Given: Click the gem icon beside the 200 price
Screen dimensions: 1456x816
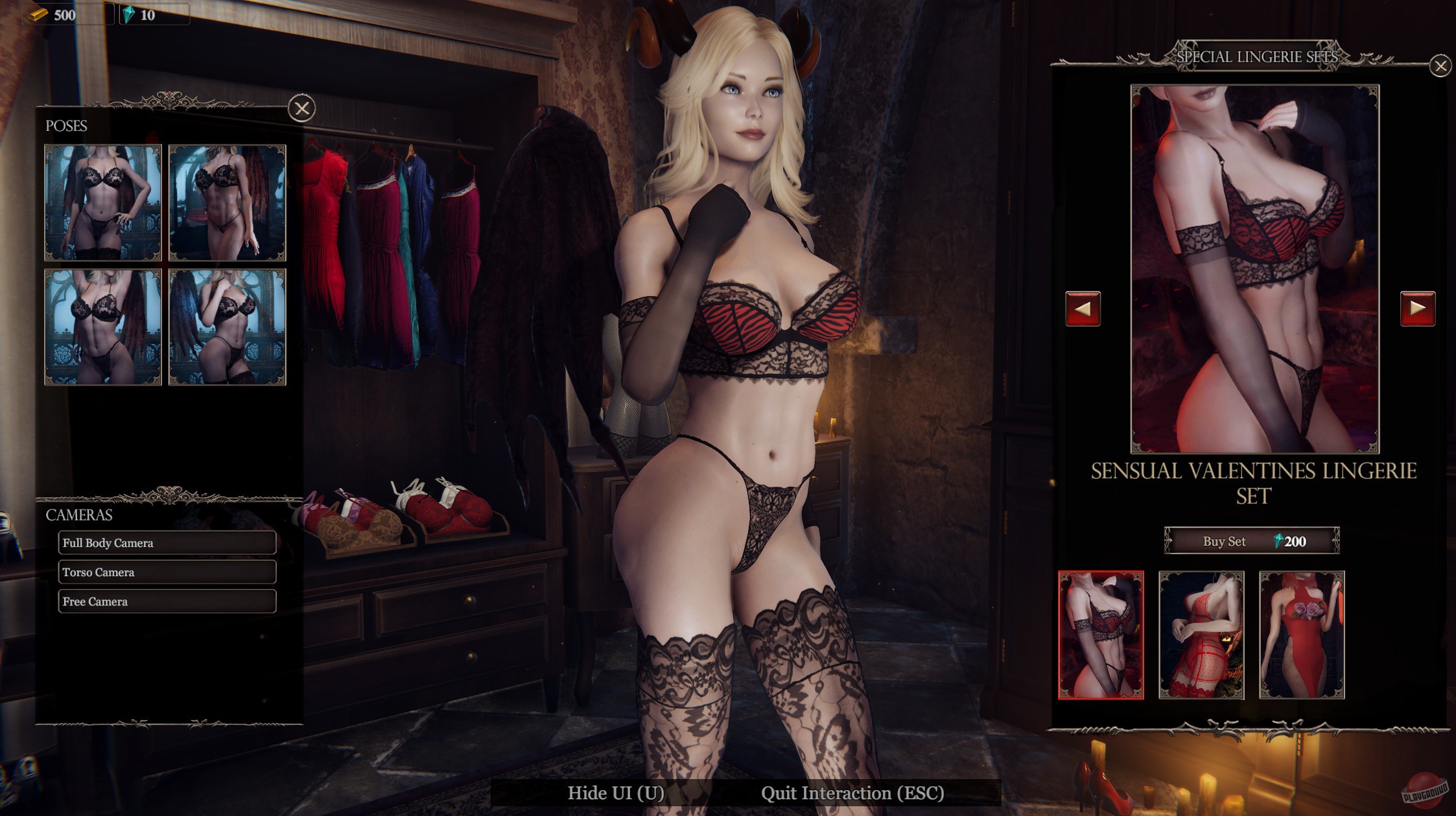Looking at the screenshot, I should click(x=1277, y=542).
